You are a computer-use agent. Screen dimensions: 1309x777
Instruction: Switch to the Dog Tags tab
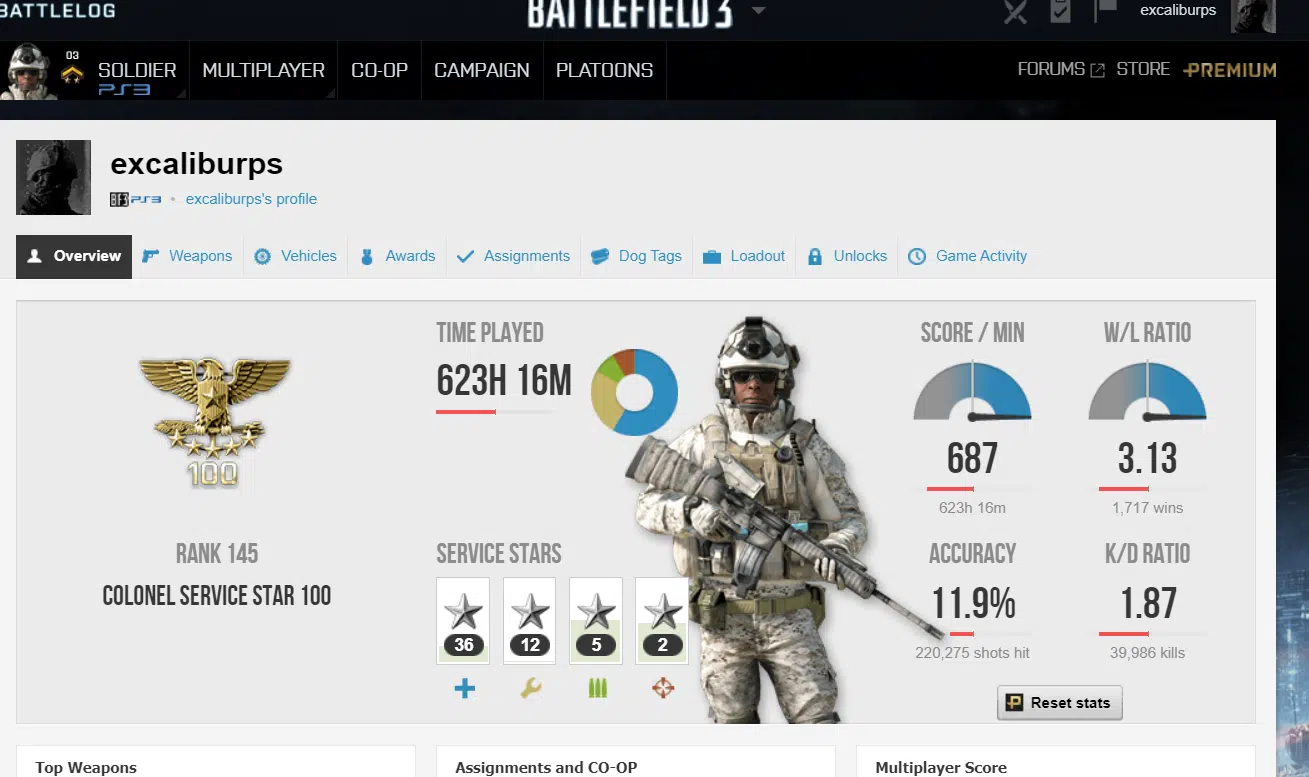point(636,256)
